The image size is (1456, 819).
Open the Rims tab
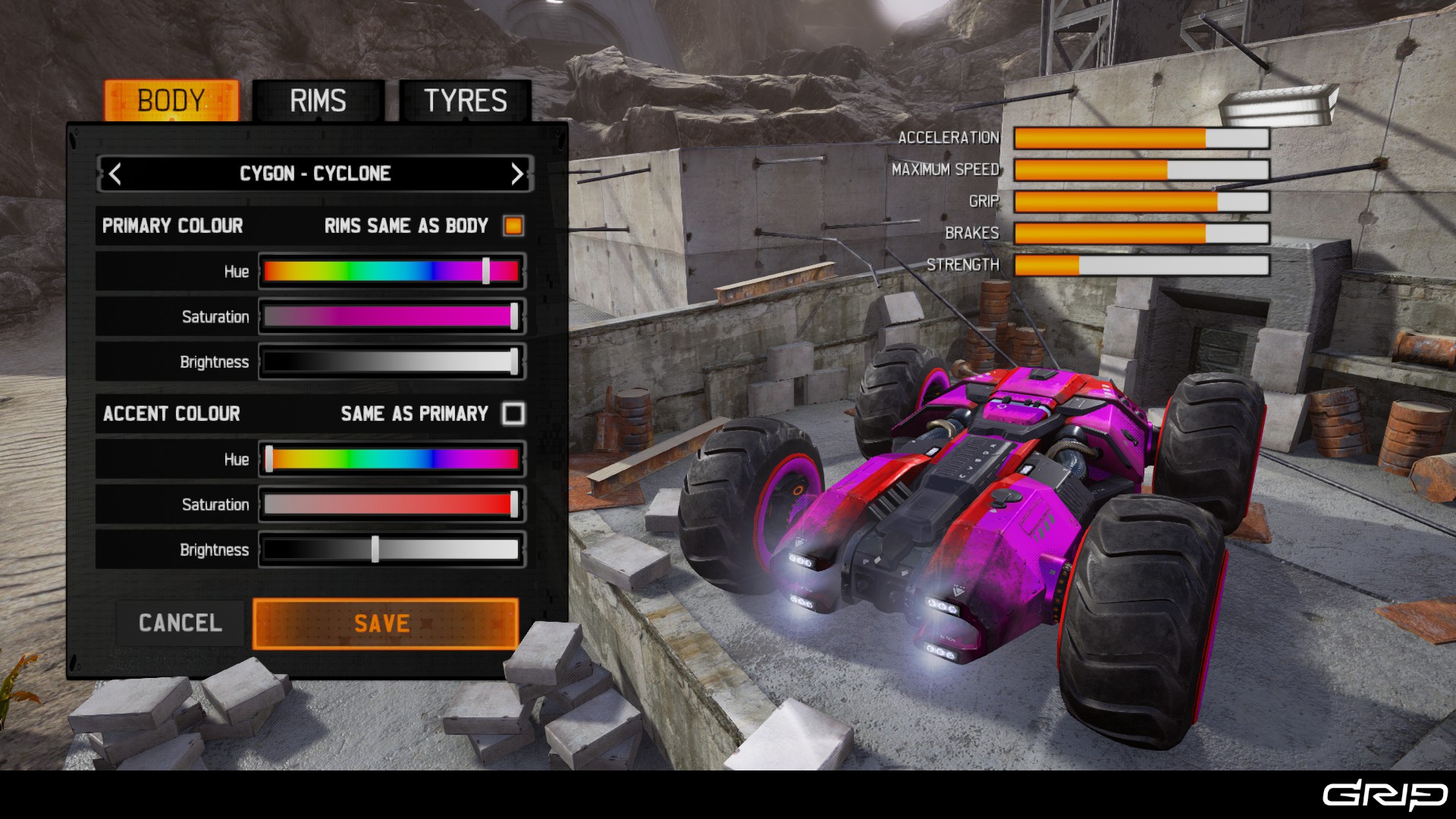point(318,101)
